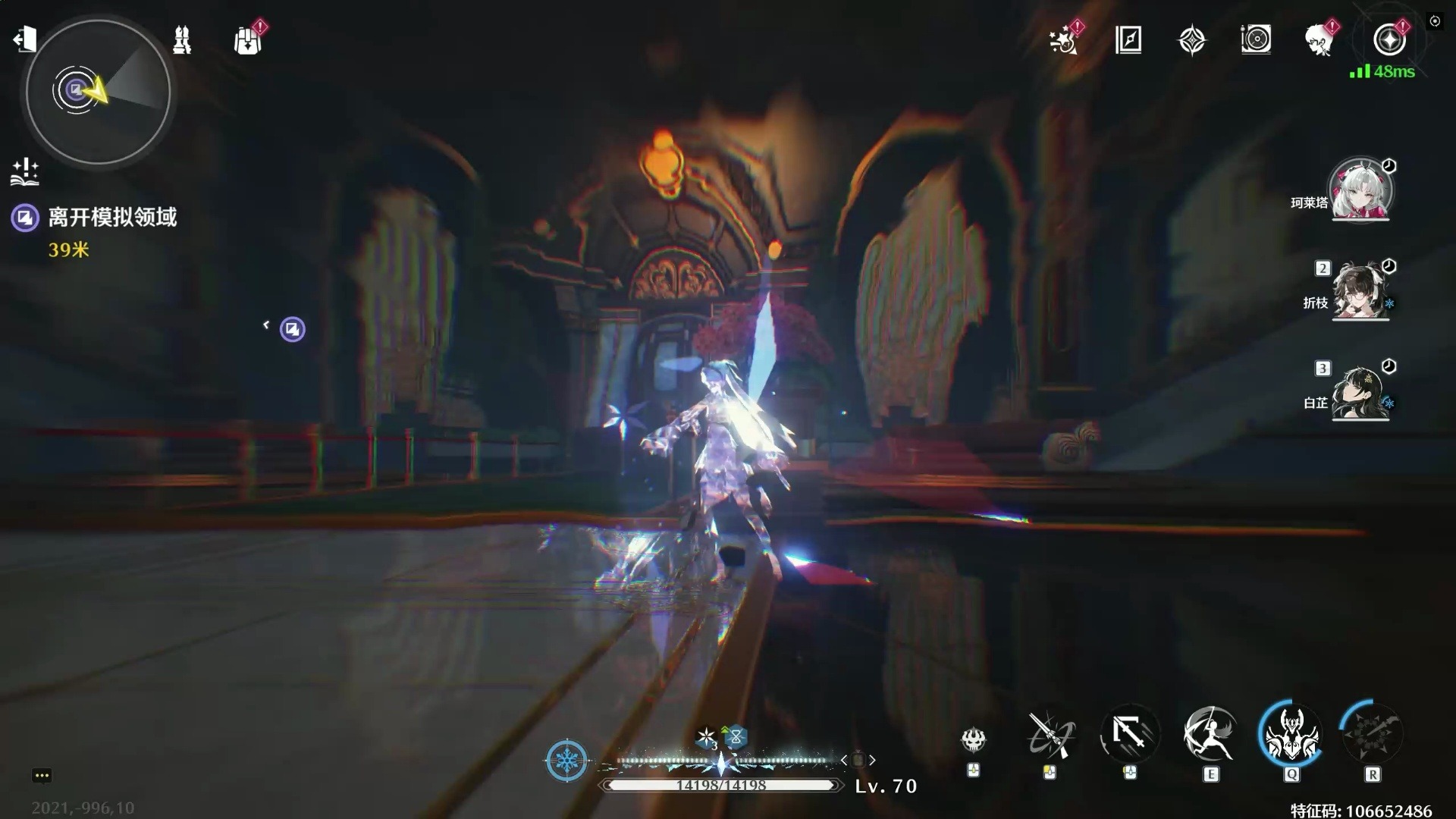Image resolution: width=1456 pixels, height=819 pixels.
Task: Open the chat bubble button
Action: (42, 775)
